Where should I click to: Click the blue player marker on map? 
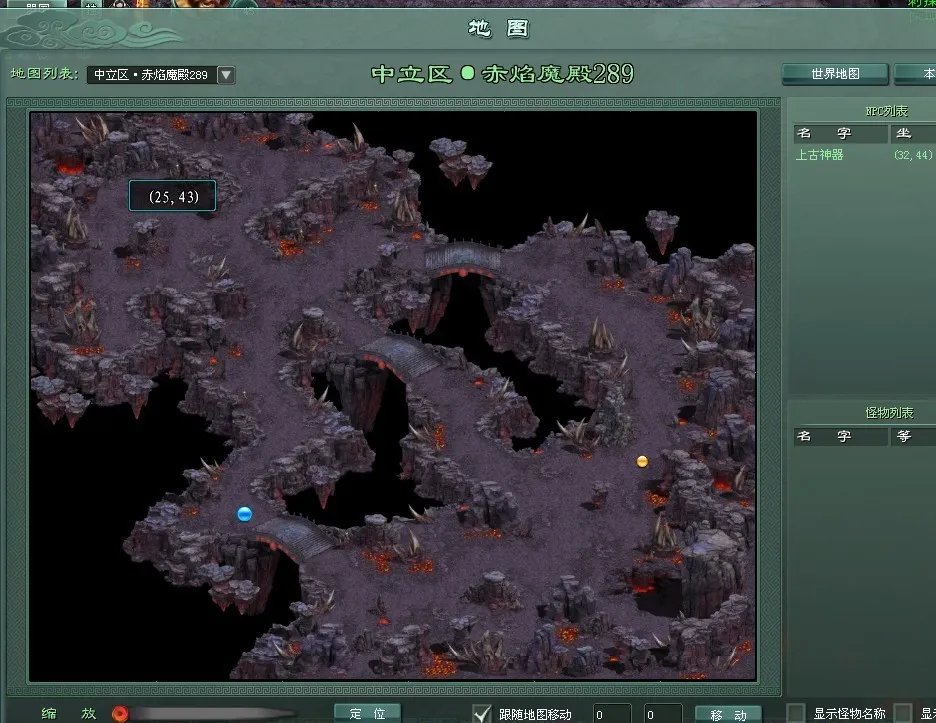[x=244, y=514]
